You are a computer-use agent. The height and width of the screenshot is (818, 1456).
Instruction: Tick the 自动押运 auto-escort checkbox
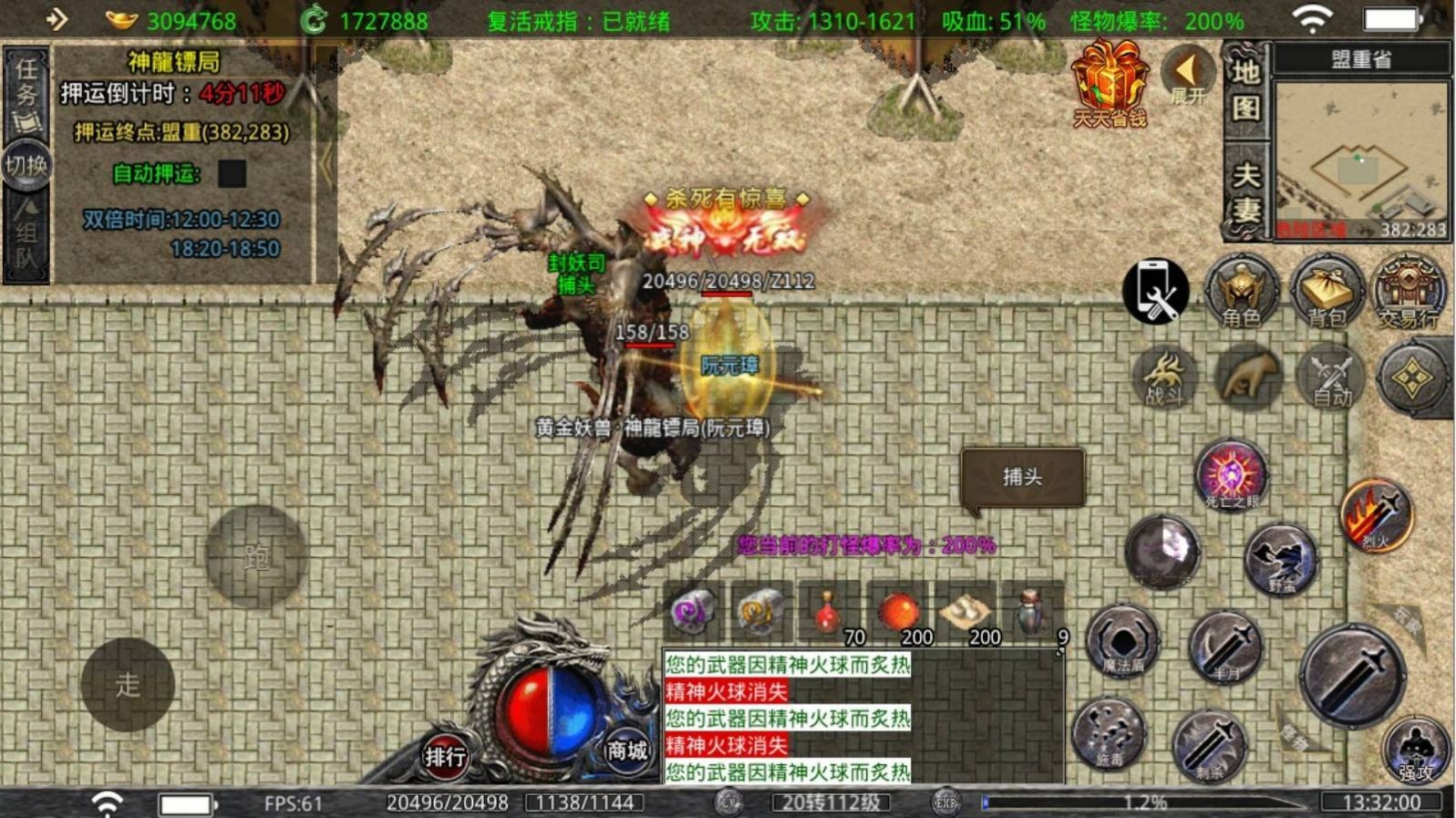232,173
